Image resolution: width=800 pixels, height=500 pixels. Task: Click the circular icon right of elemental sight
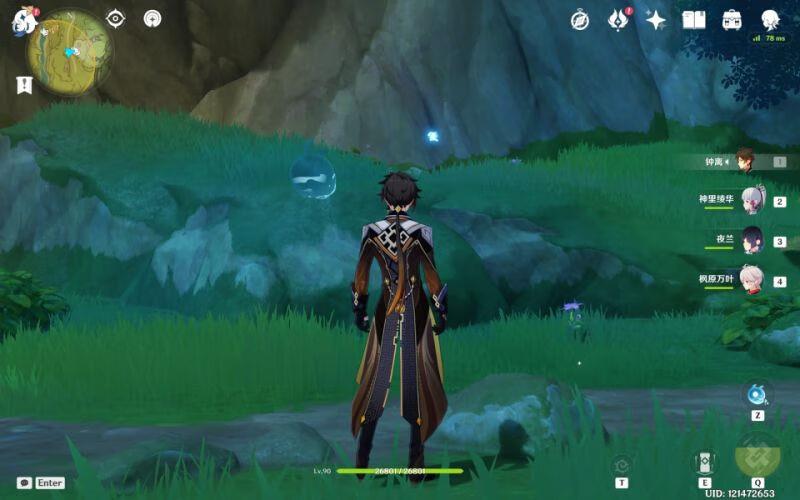[x=152, y=18]
